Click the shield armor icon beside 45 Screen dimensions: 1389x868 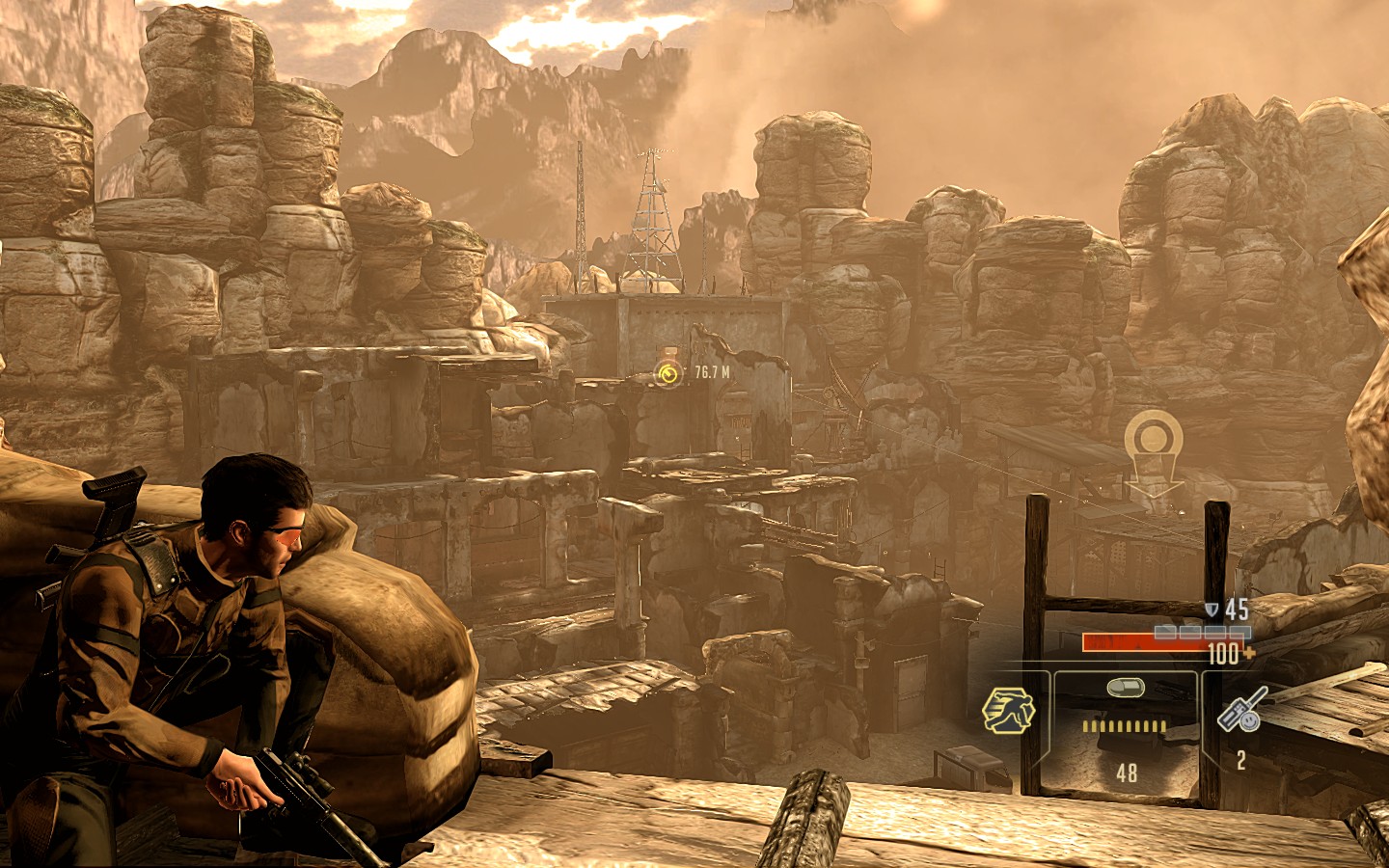1212,610
